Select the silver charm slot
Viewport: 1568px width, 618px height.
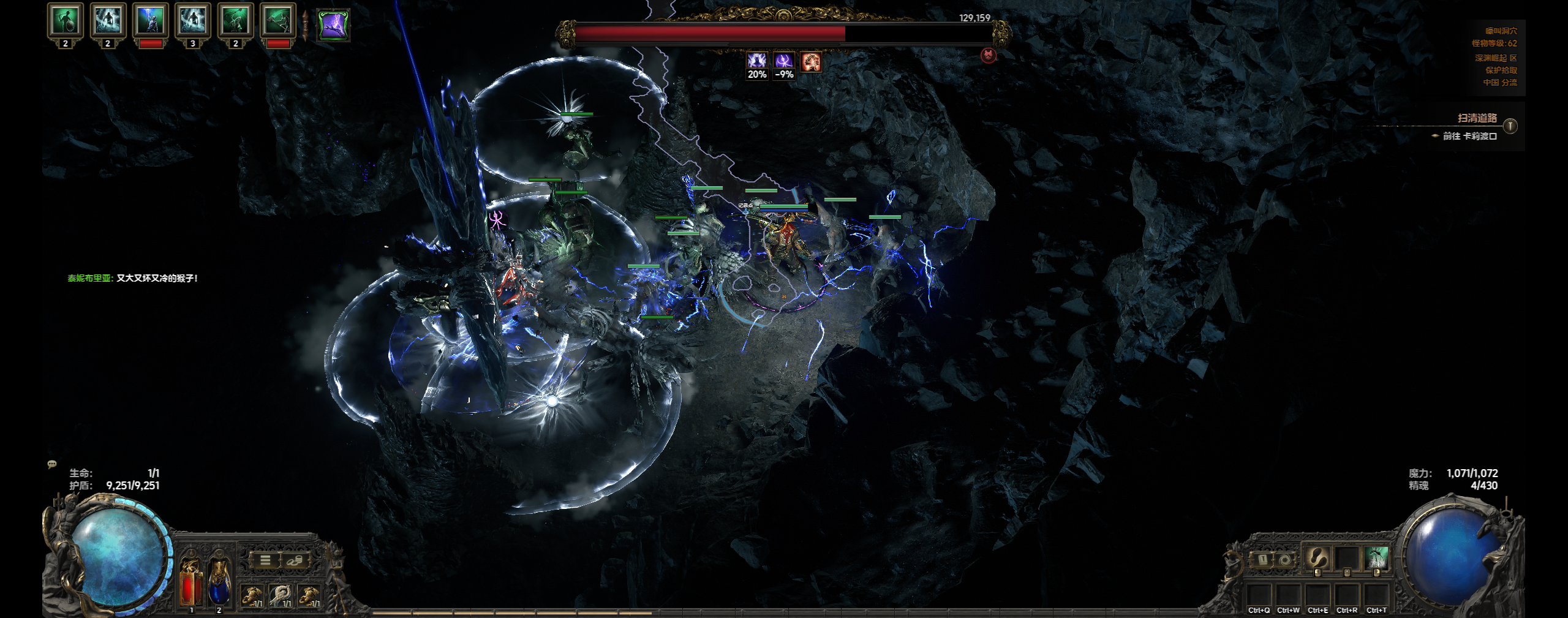[x=282, y=594]
